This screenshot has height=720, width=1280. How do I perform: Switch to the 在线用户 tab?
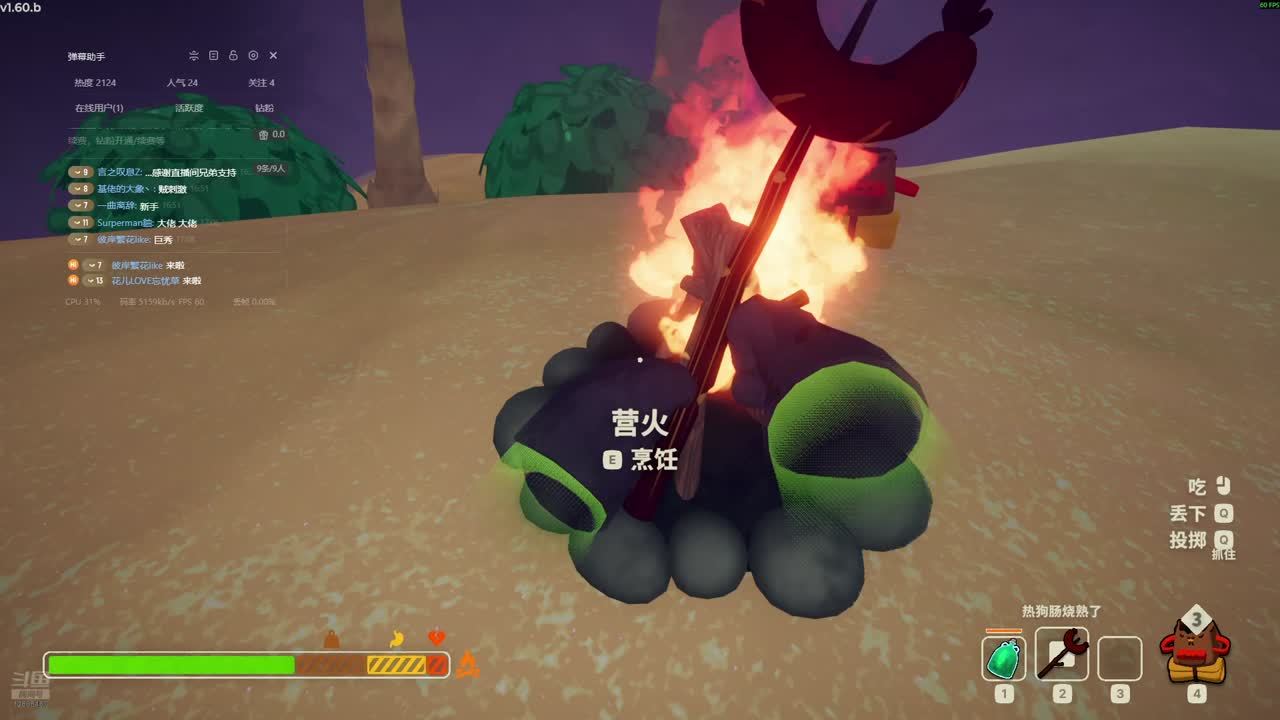pyautogui.click(x=99, y=108)
